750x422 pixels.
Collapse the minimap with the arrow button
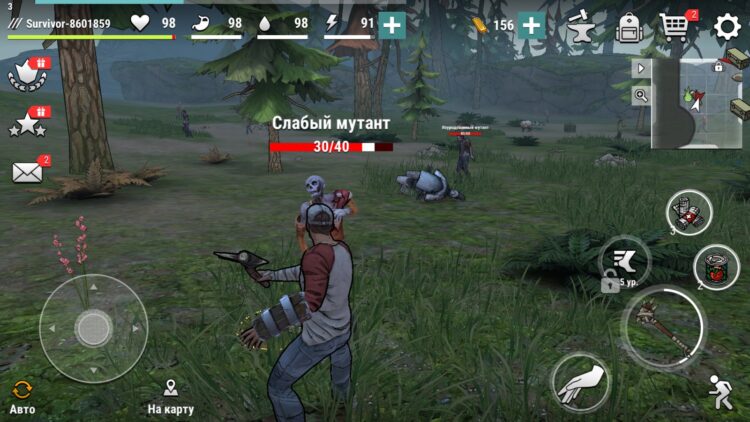click(x=641, y=68)
